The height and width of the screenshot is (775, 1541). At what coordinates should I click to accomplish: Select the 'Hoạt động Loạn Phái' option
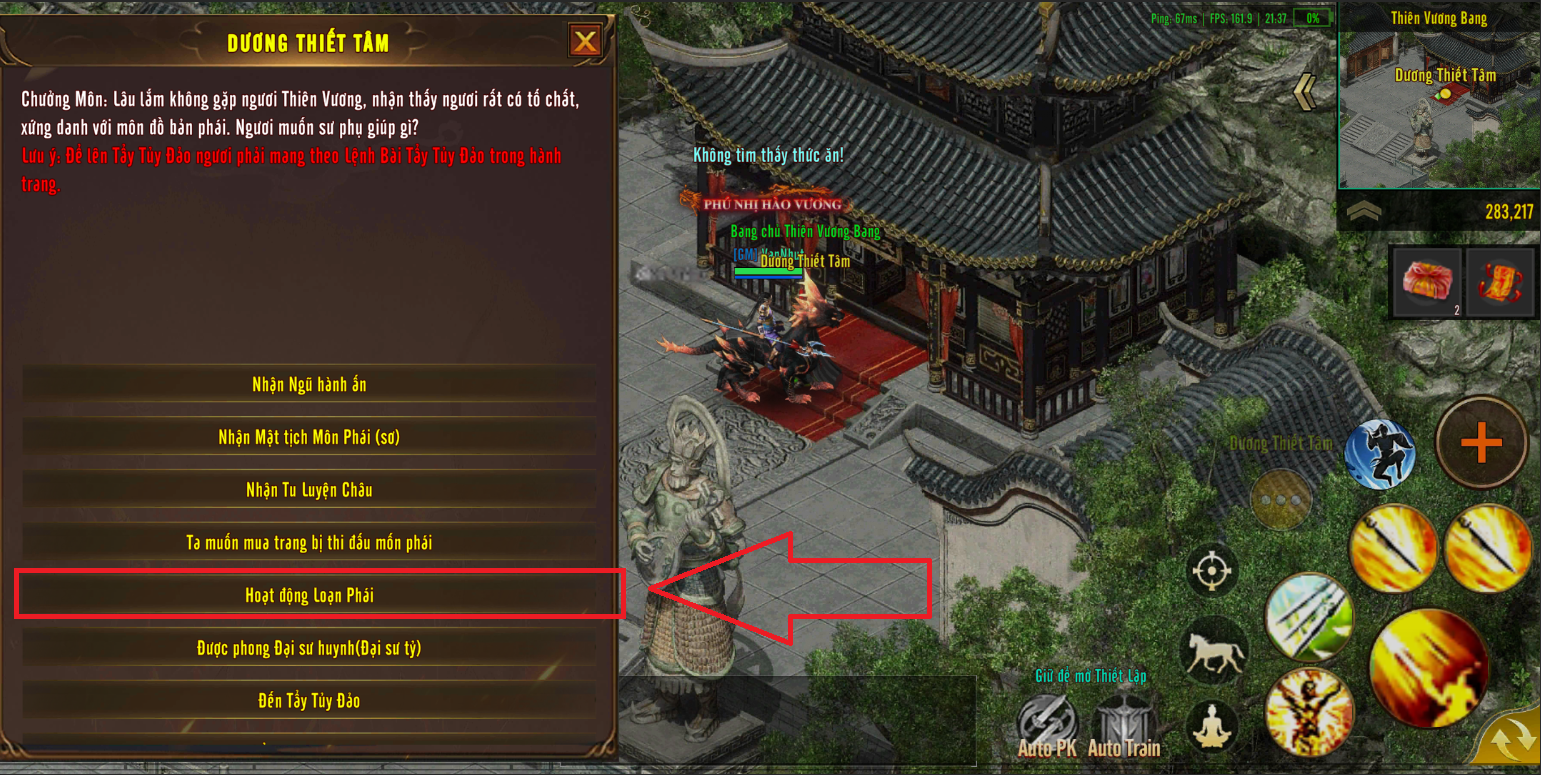[309, 596]
